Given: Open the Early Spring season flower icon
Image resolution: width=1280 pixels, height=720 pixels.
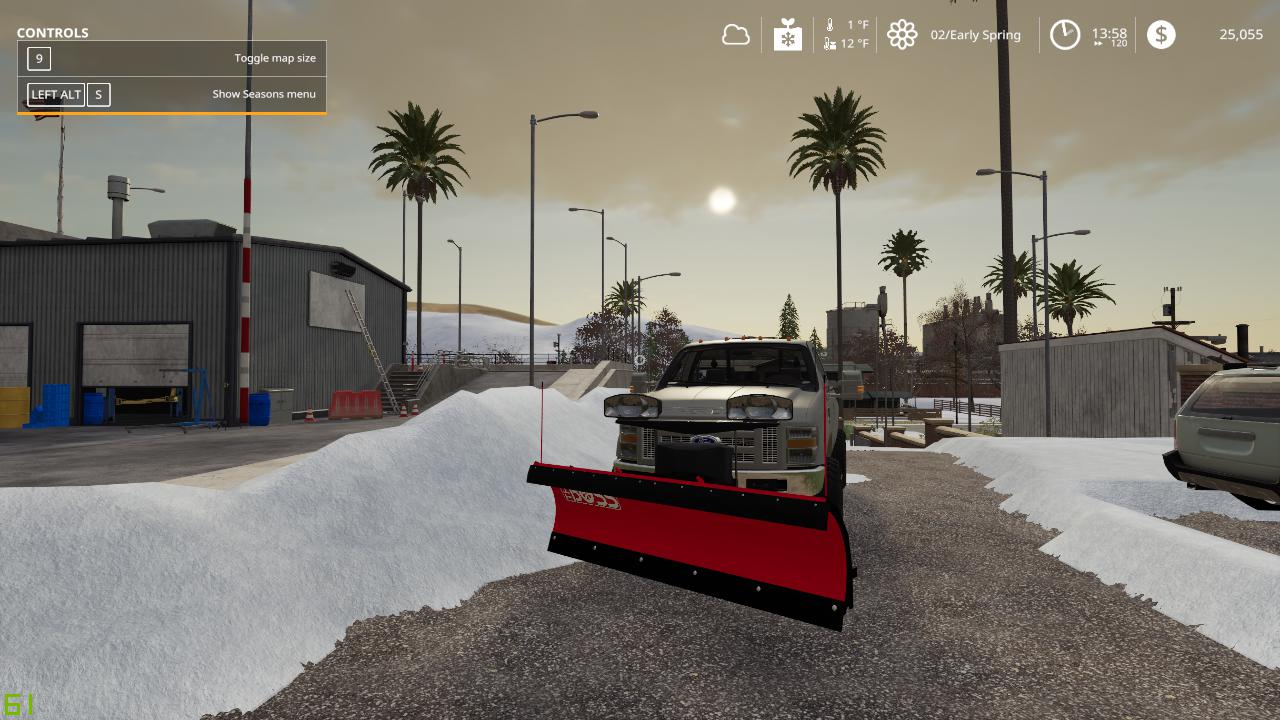Looking at the screenshot, I should [902, 35].
